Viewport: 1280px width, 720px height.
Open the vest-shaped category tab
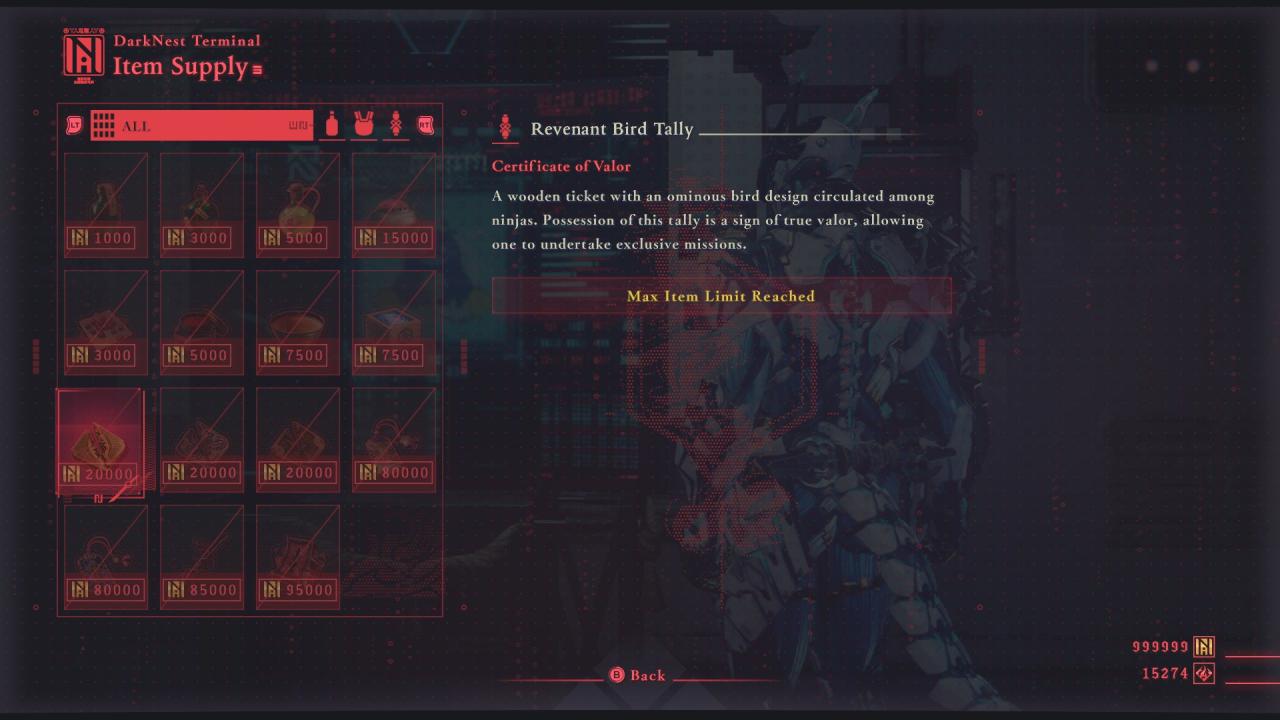[x=364, y=126]
